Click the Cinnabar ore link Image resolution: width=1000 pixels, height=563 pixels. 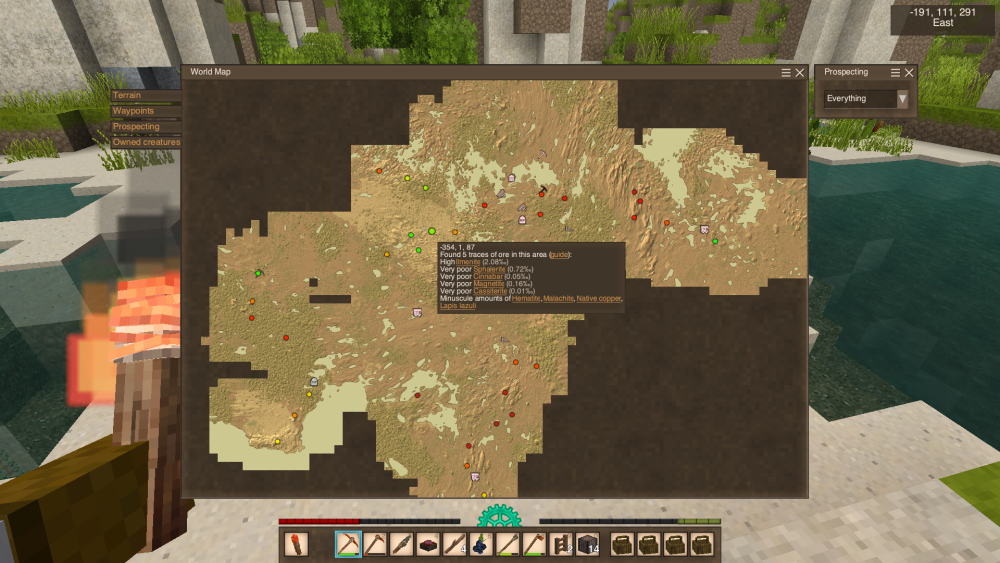pos(486,277)
